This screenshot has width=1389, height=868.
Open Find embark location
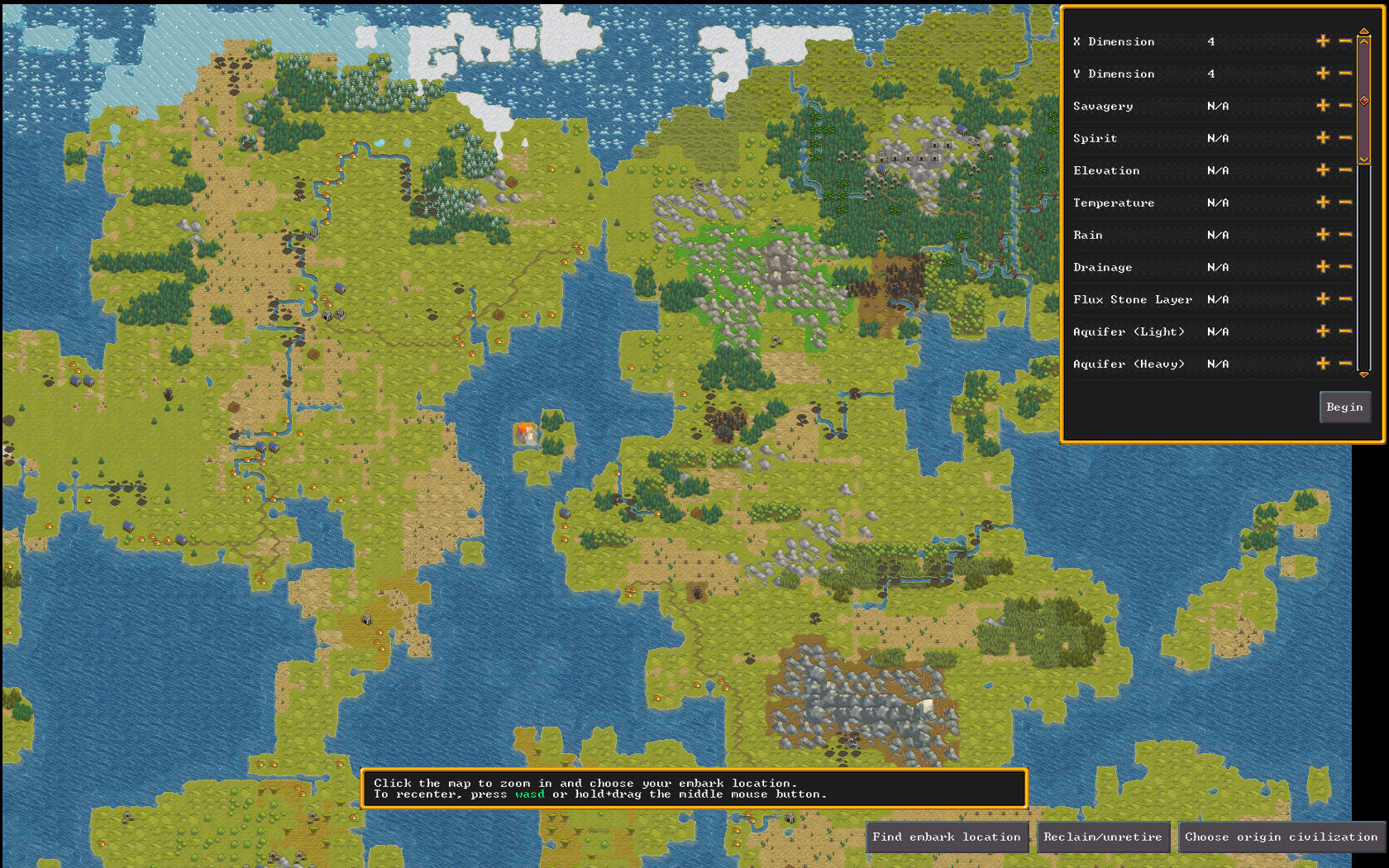pyautogui.click(x=946, y=837)
